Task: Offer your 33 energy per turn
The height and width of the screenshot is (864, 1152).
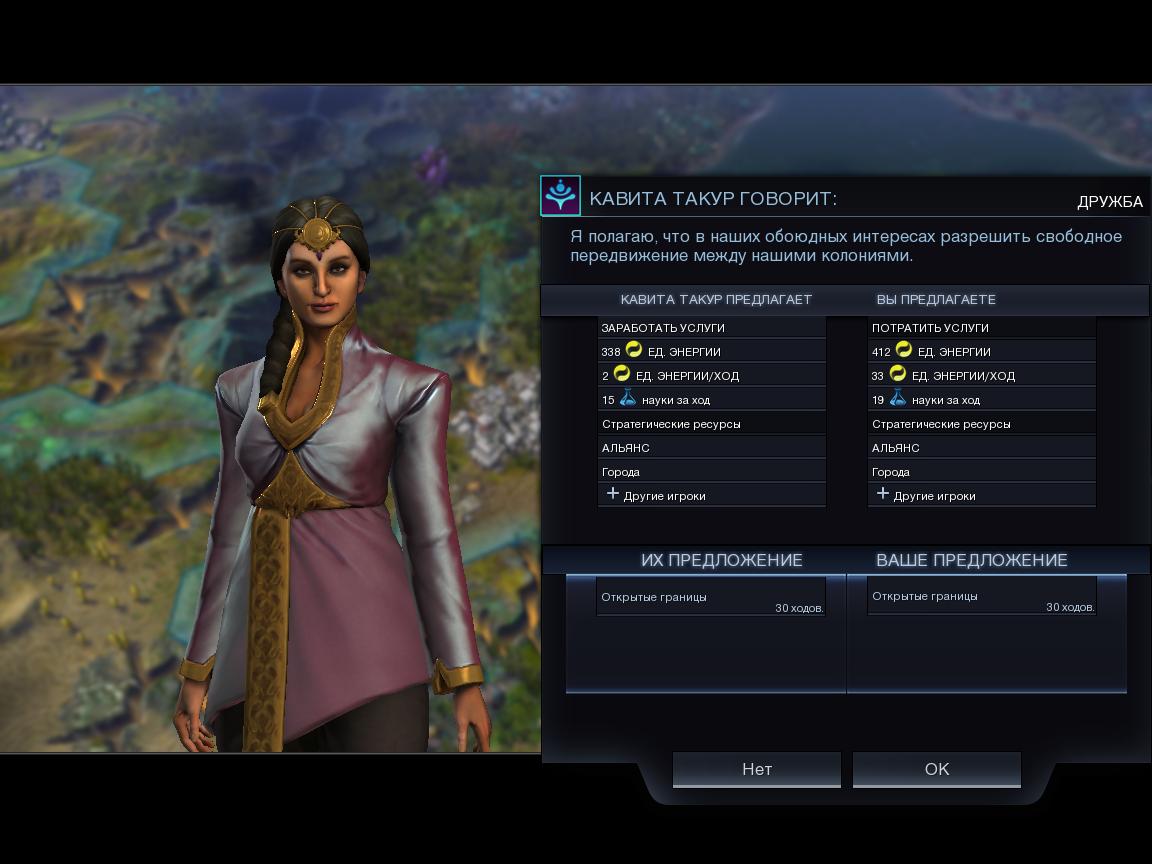Action: click(x=981, y=375)
